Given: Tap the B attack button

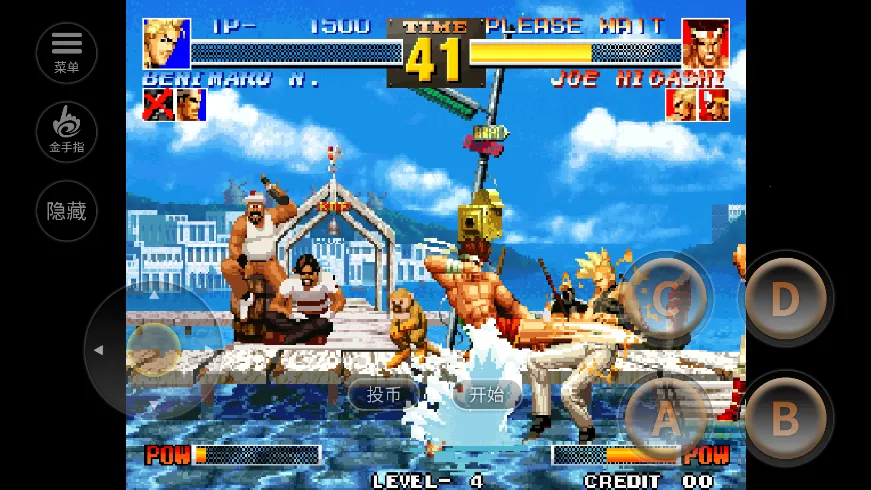Looking at the screenshot, I should click(786, 420).
